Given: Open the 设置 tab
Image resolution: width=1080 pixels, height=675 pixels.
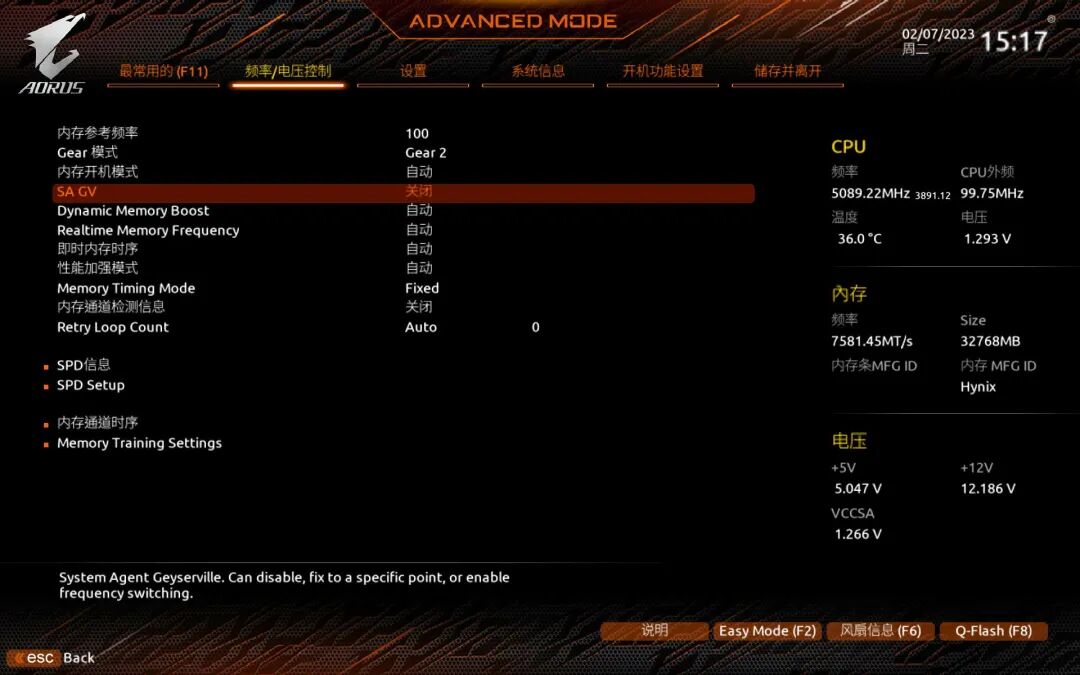Looking at the screenshot, I should click(413, 71).
